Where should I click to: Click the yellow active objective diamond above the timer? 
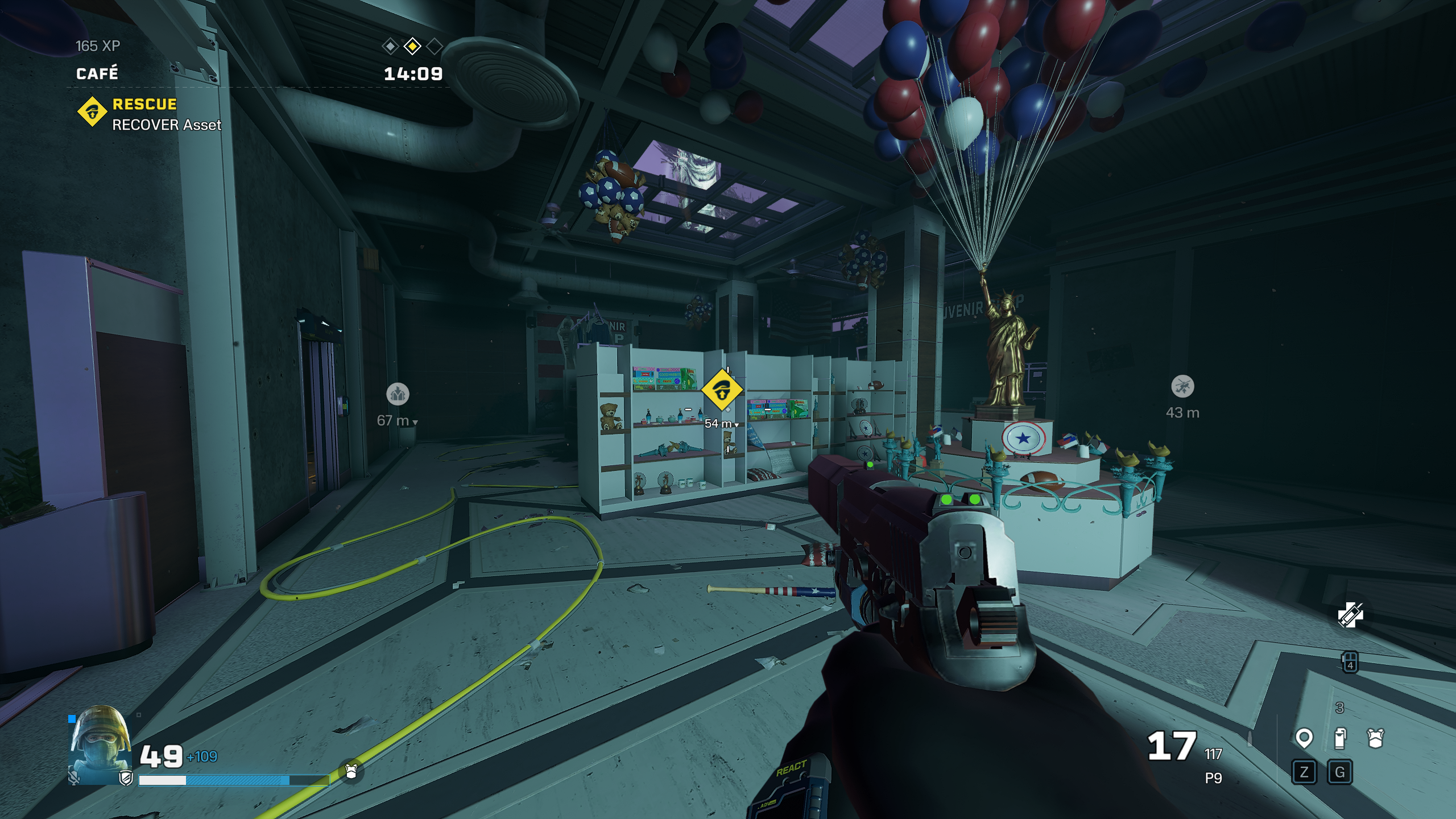412,46
